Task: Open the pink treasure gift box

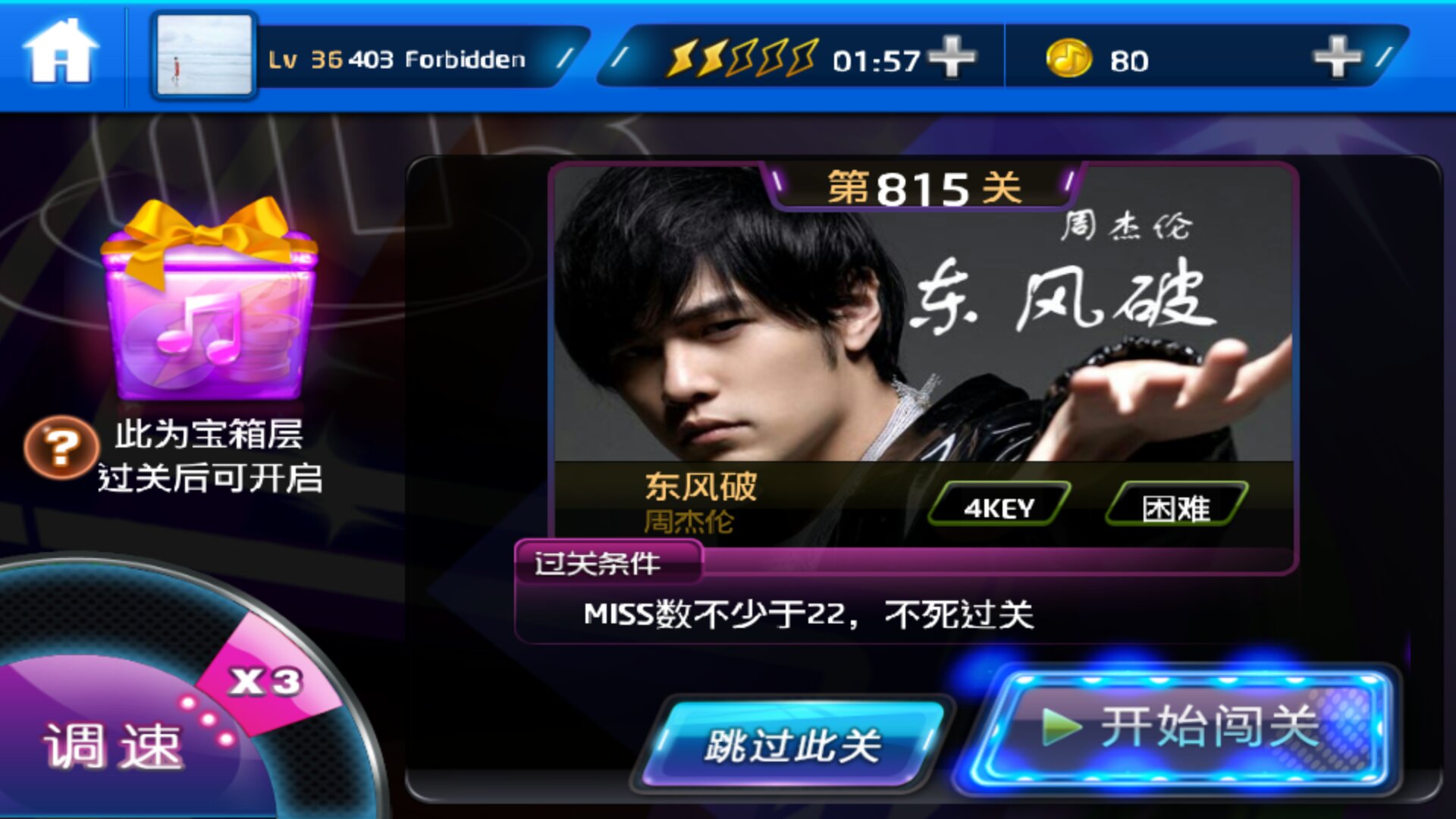Action: click(210, 303)
